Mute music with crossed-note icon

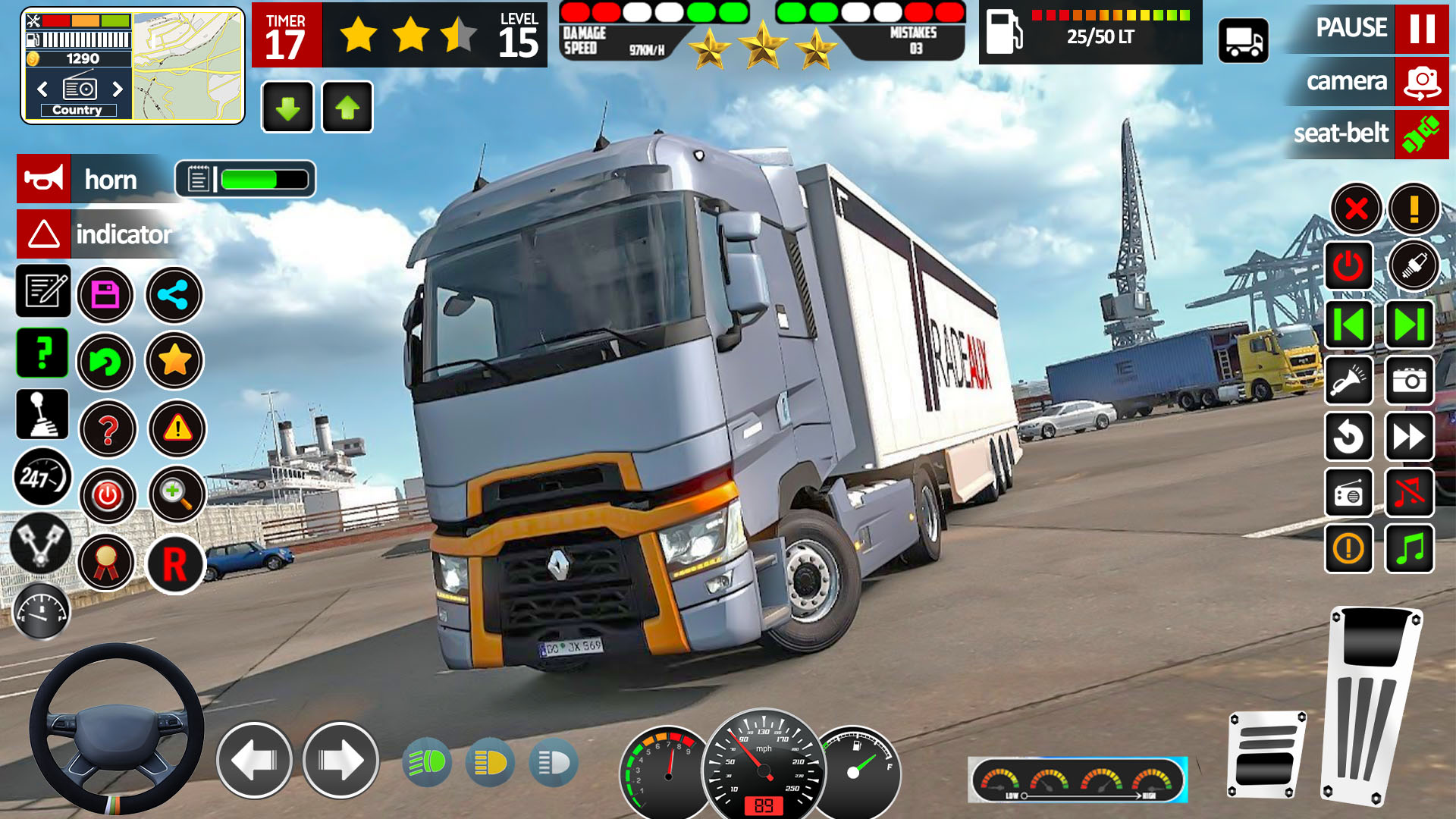(1409, 493)
